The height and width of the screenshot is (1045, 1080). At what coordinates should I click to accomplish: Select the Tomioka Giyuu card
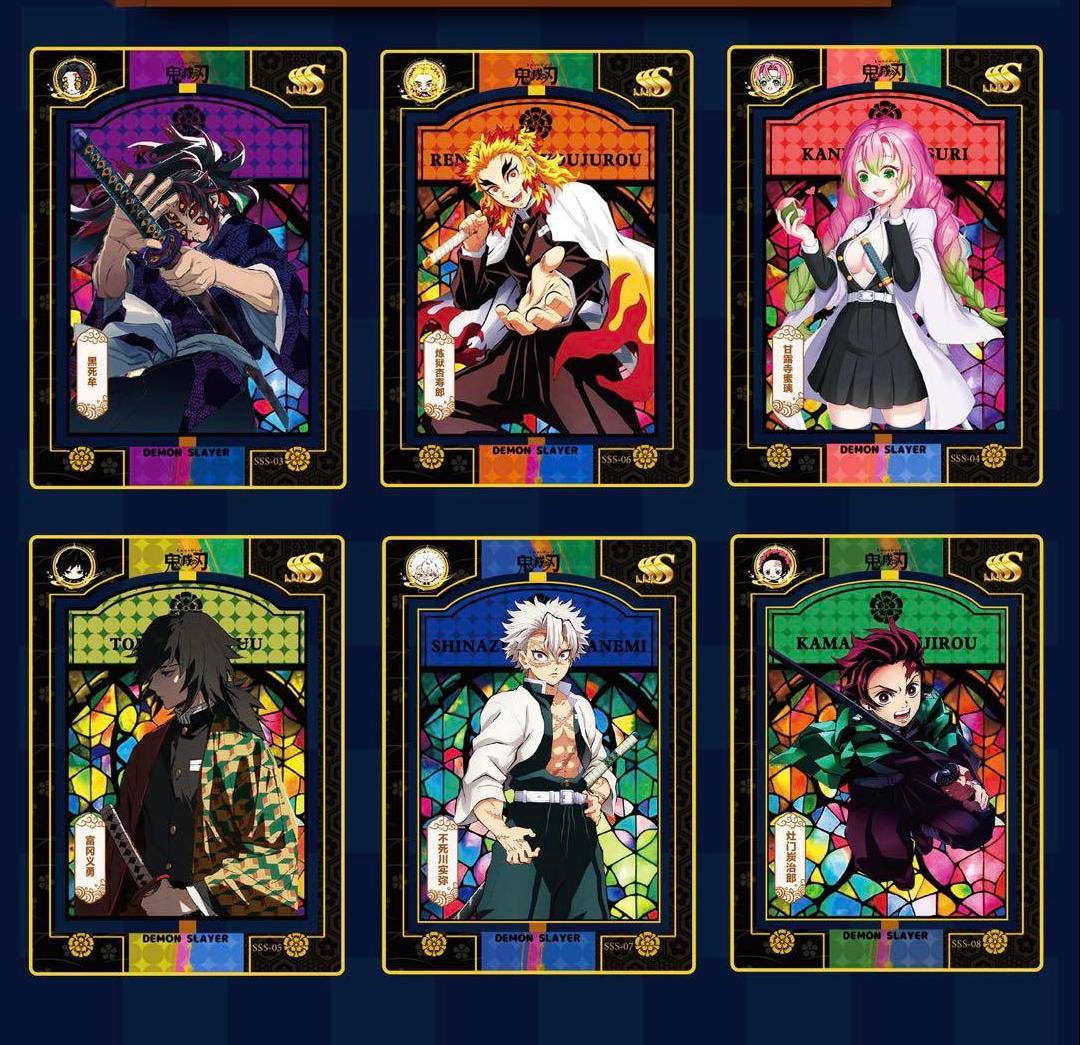[188, 755]
